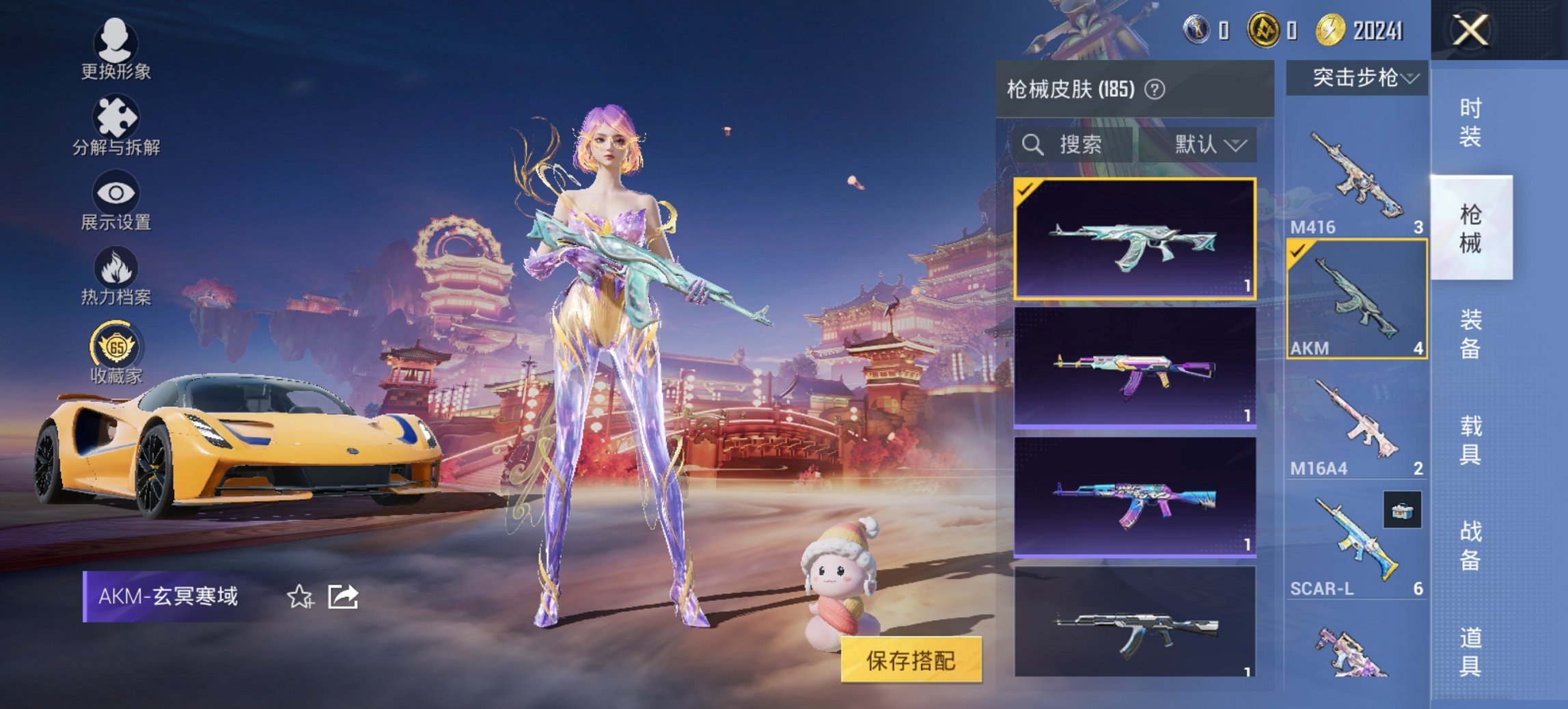Switch to the 载具 tab
Viewport: 1568px width, 709px height.
pyautogui.click(x=1469, y=441)
